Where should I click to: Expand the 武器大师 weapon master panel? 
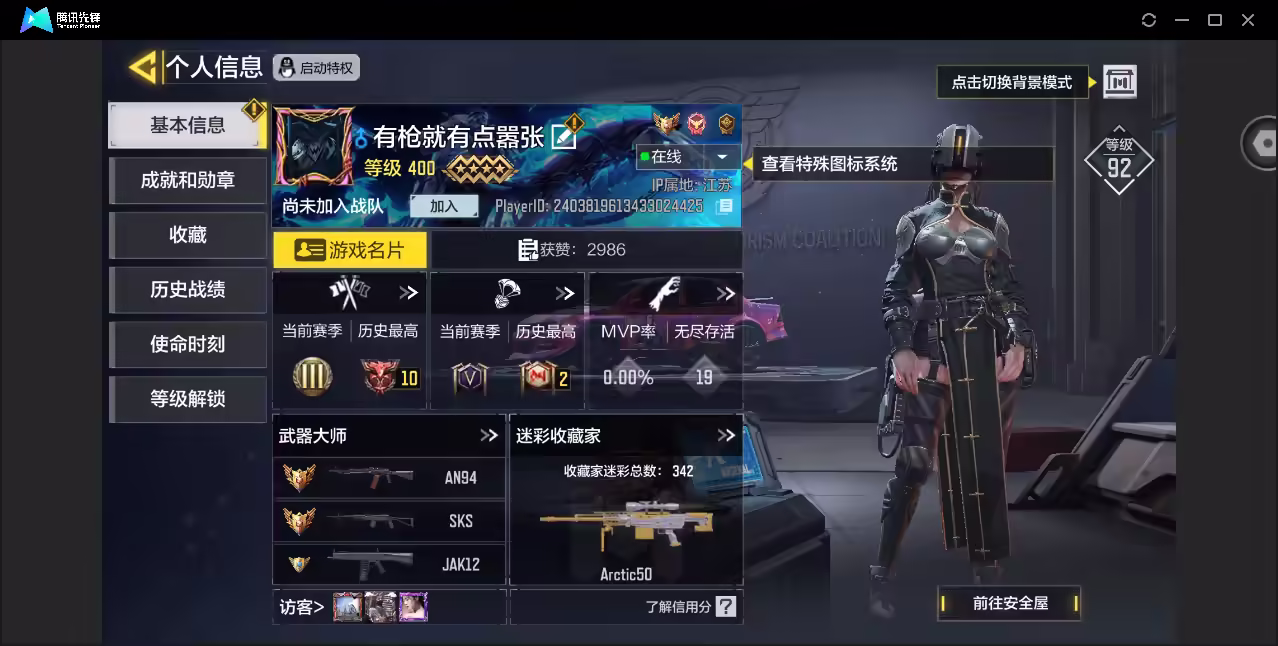pyautogui.click(x=488, y=435)
